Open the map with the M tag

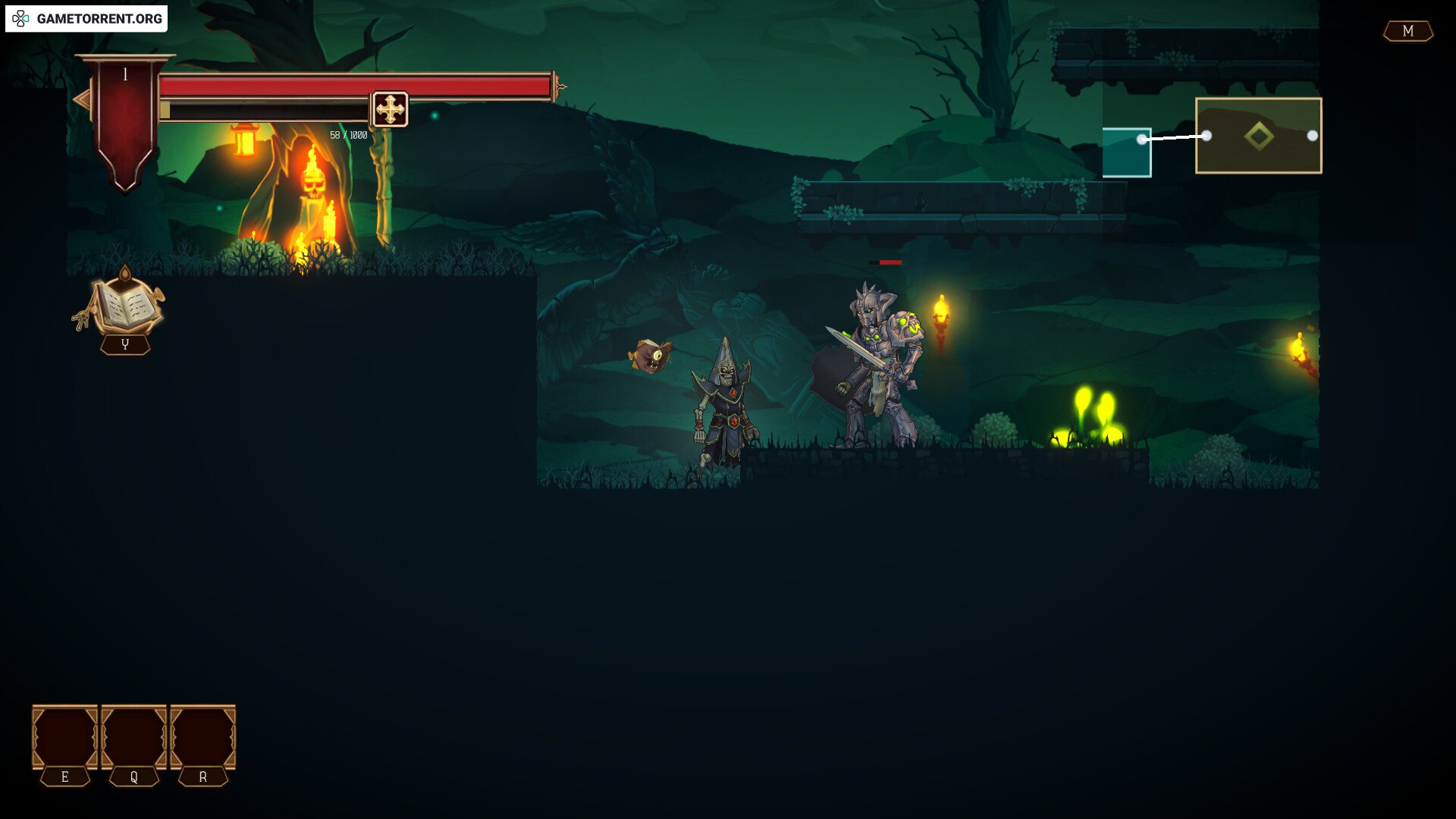pyautogui.click(x=1407, y=31)
